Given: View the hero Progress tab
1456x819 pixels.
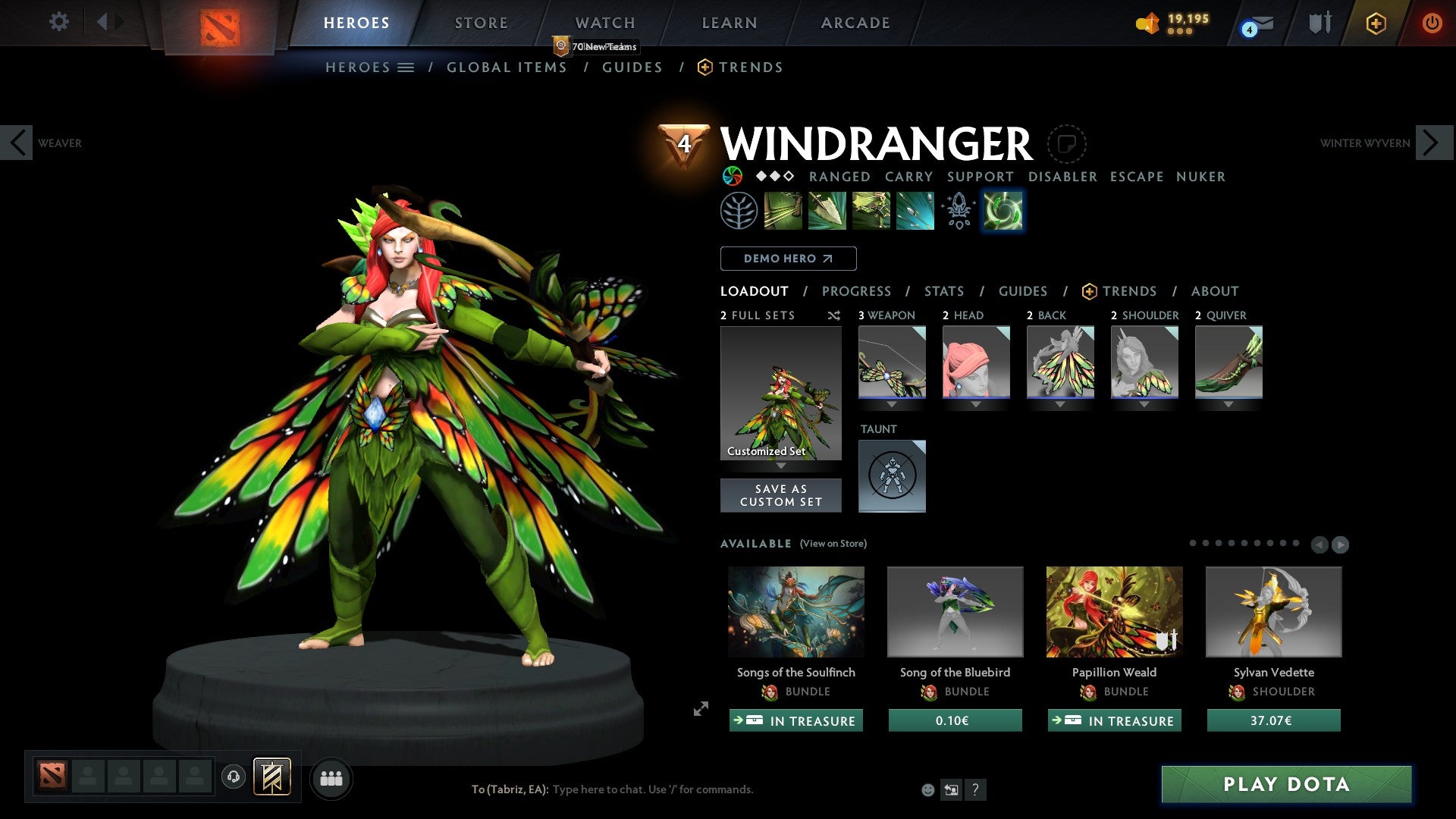Looking at the screenshot, I should [x=856, y=291].
